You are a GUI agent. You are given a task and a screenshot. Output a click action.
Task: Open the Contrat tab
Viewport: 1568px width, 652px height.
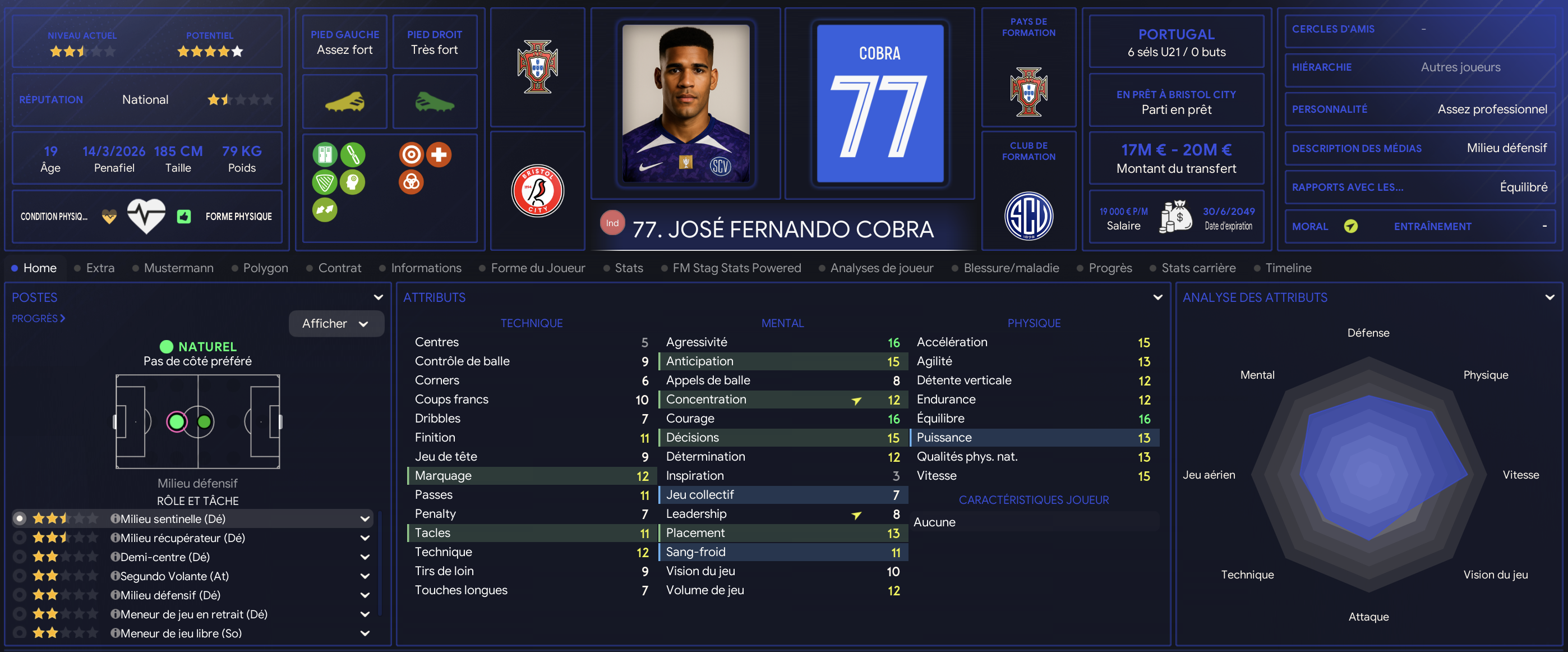[339, 268]
